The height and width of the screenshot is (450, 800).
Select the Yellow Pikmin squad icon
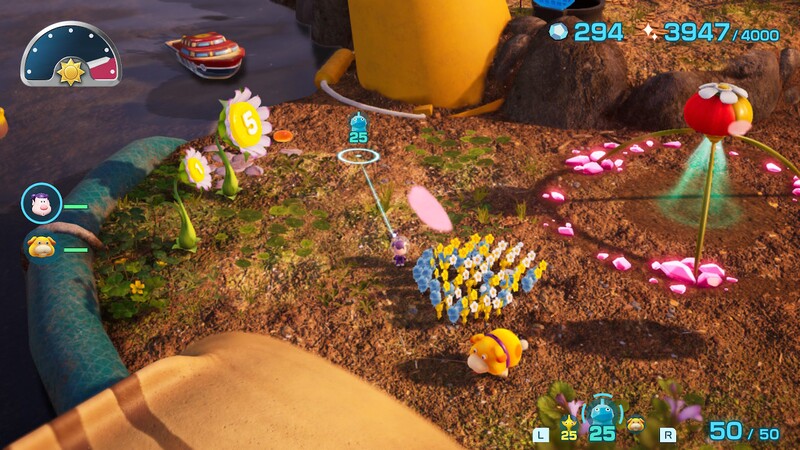569,425
